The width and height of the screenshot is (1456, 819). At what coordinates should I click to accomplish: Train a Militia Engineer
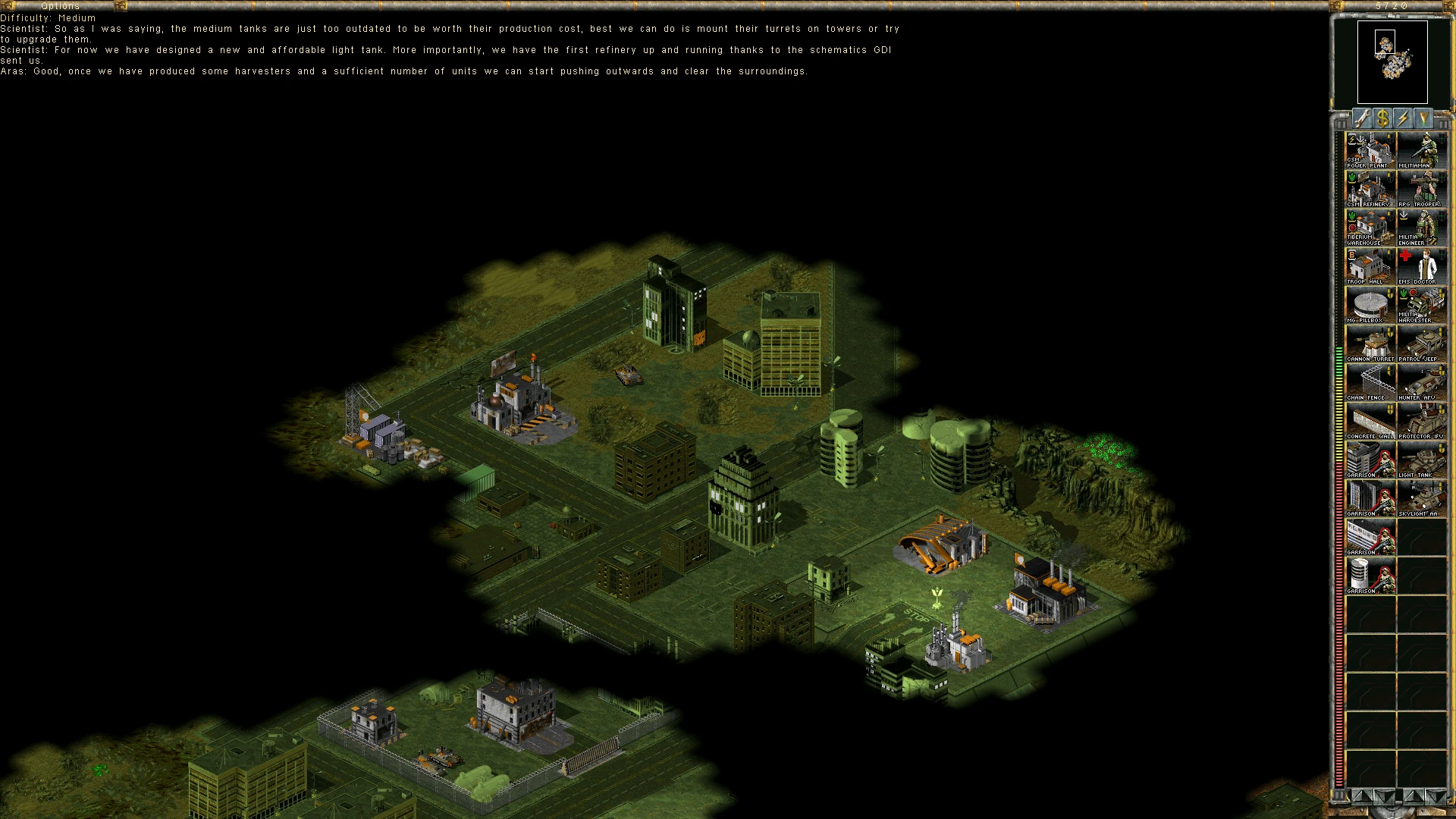1422,227
